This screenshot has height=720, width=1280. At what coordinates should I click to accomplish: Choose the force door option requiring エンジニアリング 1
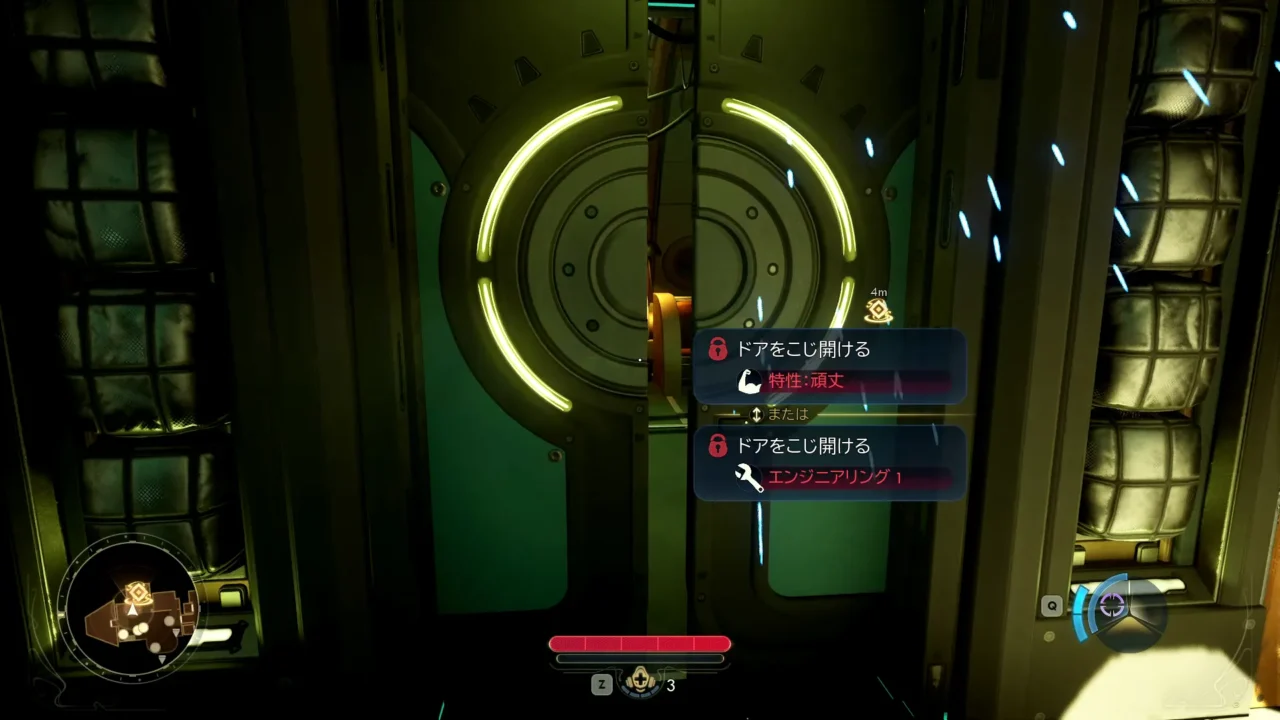829,462
